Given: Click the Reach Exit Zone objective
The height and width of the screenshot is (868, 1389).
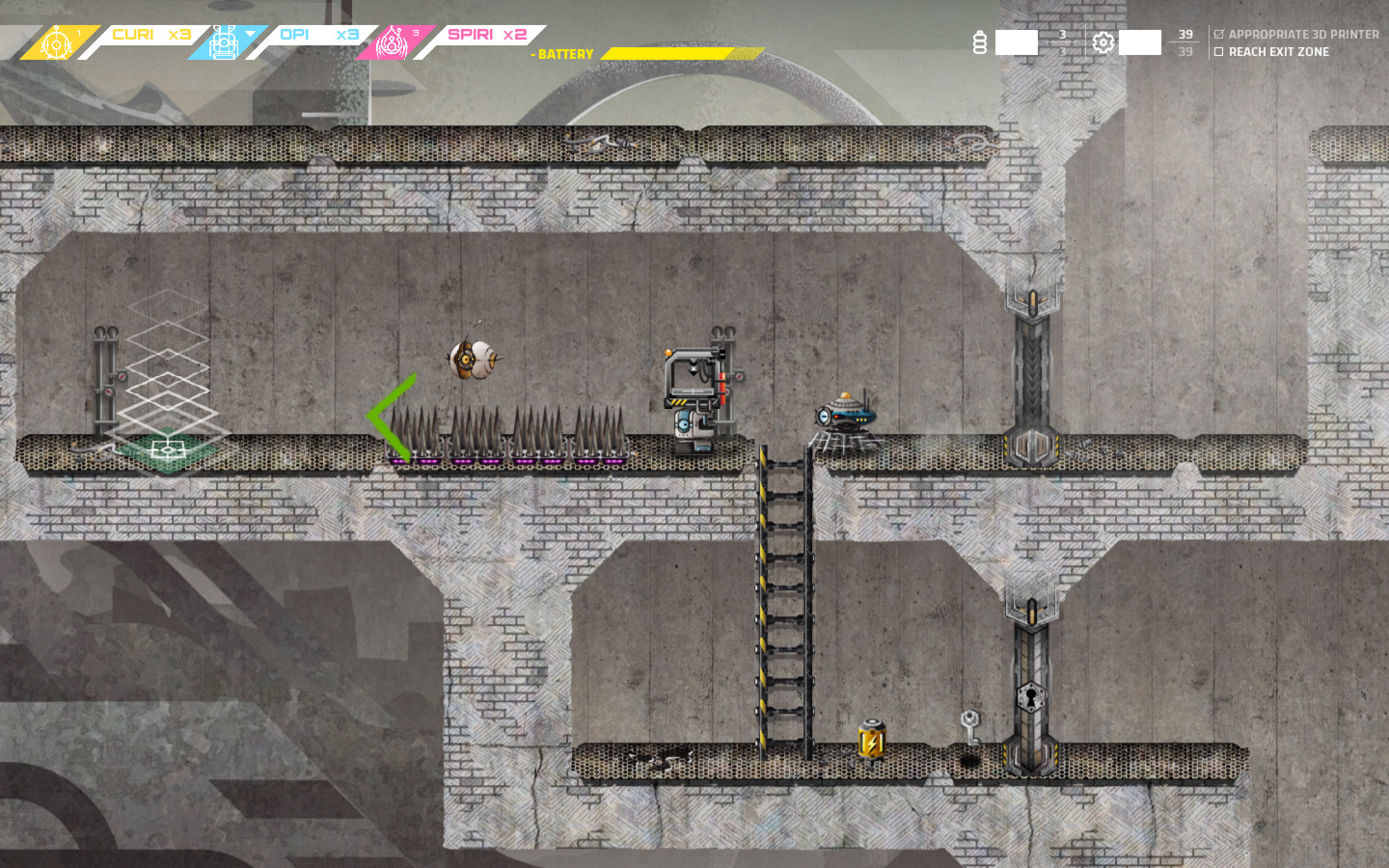Looking at the screenshot, I should (1278, 52).
